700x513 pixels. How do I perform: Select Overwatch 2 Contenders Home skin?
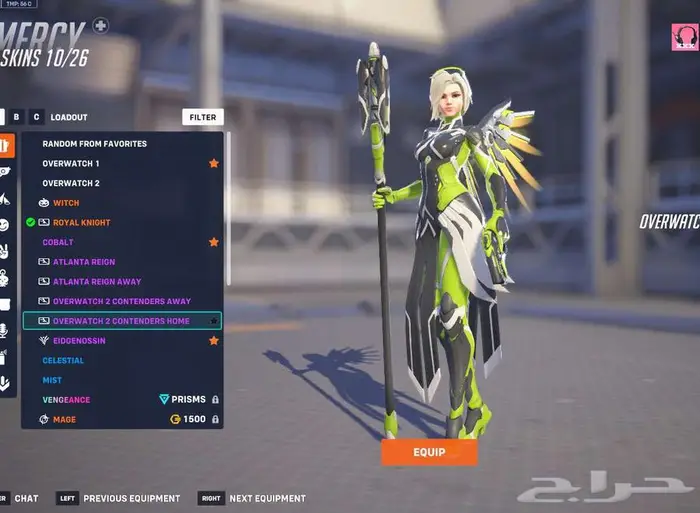click(121, 321)
